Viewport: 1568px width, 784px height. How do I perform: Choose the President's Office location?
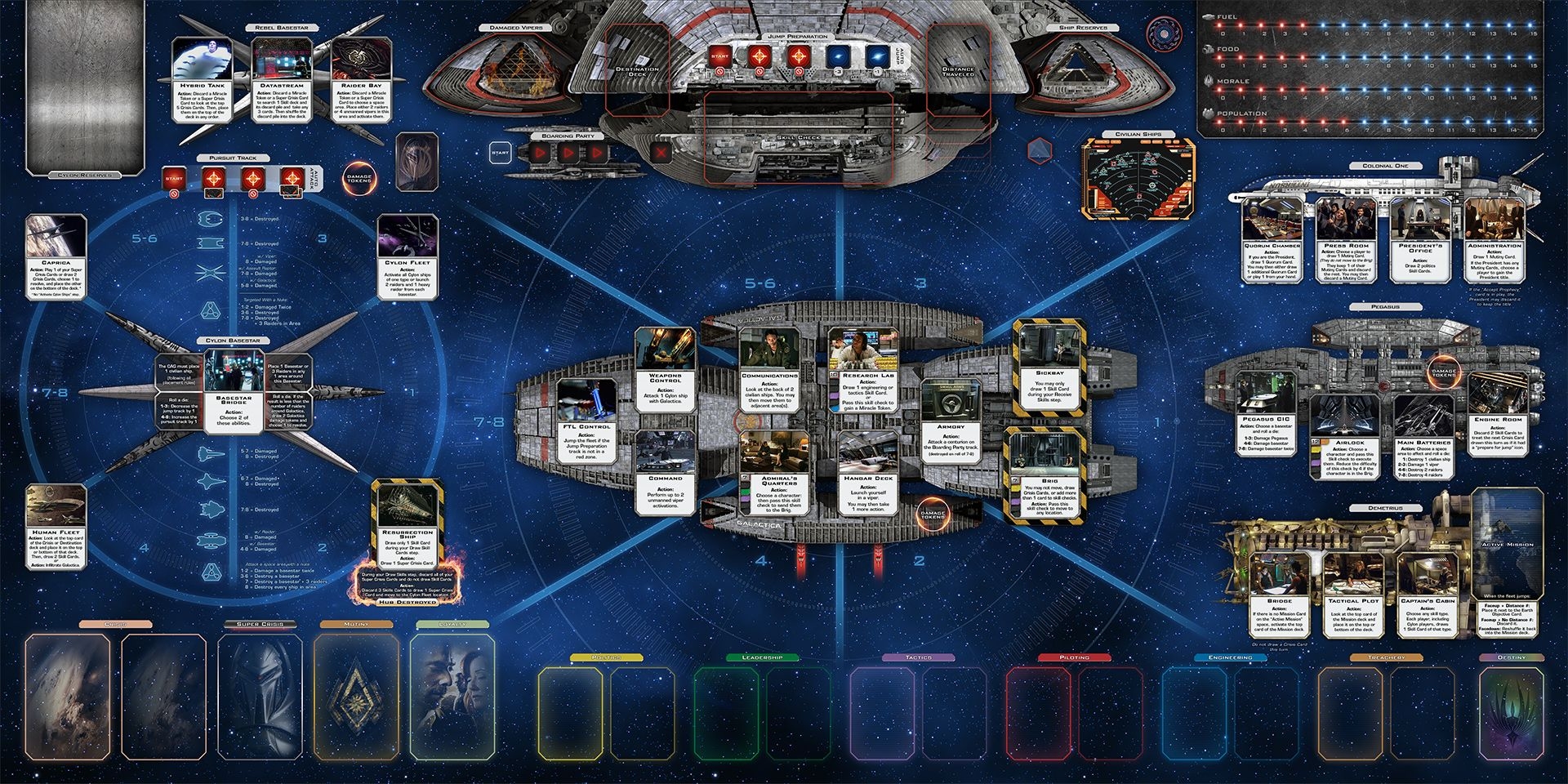point(1419,240)
